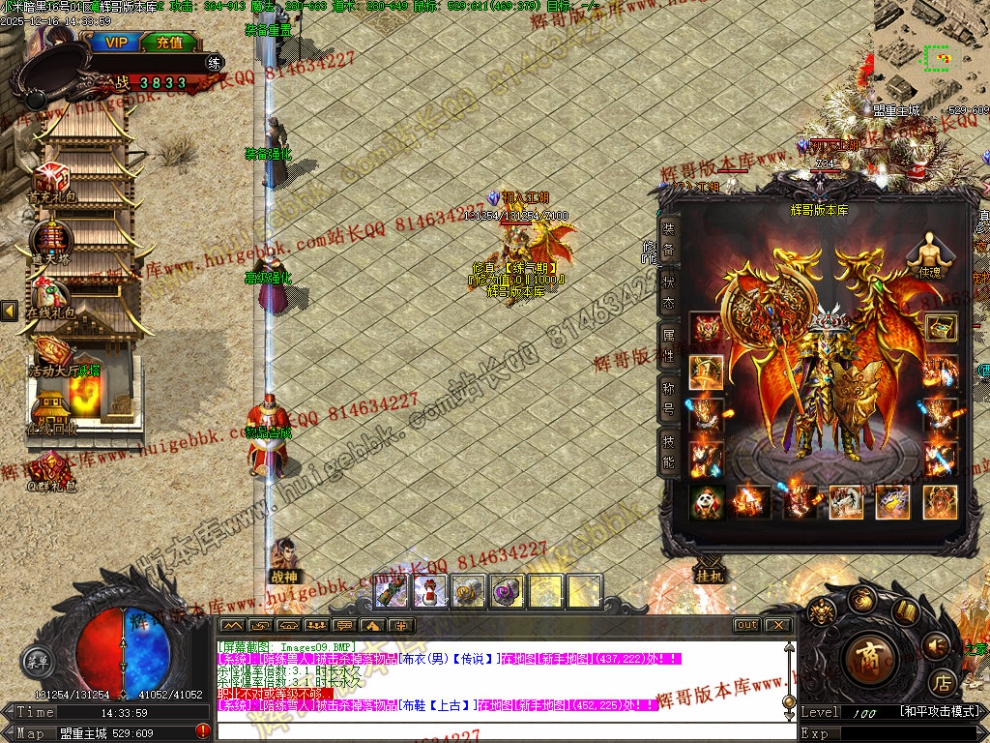
Task: Select the panda equipment slot
Action: click(706, 501)
